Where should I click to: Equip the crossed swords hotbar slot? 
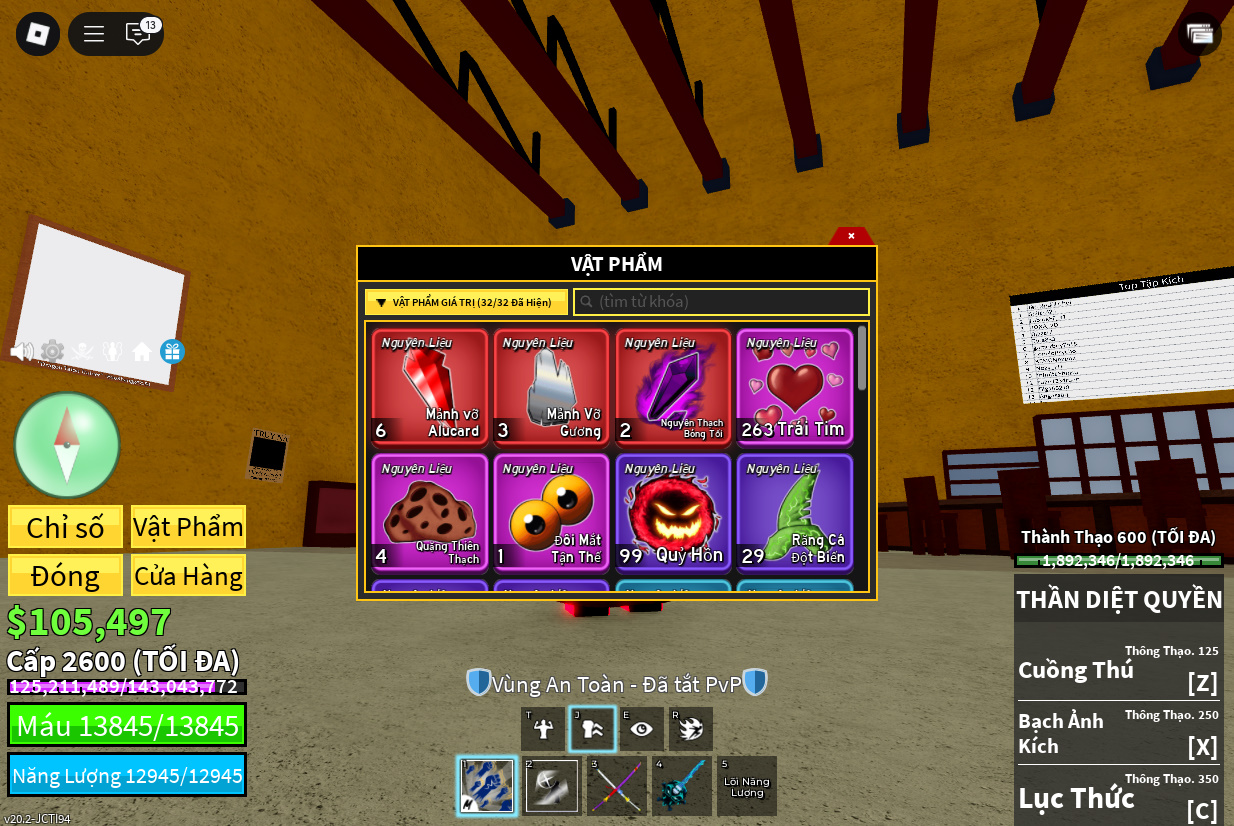(616, 786)
